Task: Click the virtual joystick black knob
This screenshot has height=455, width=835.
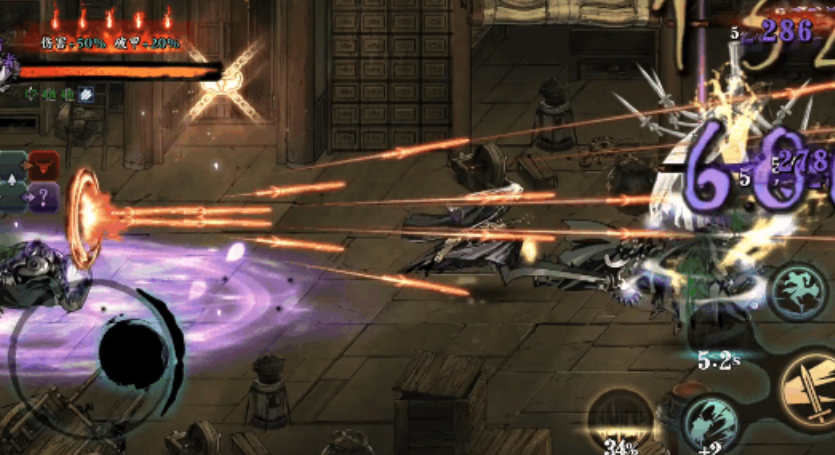Action: (134, 354)
